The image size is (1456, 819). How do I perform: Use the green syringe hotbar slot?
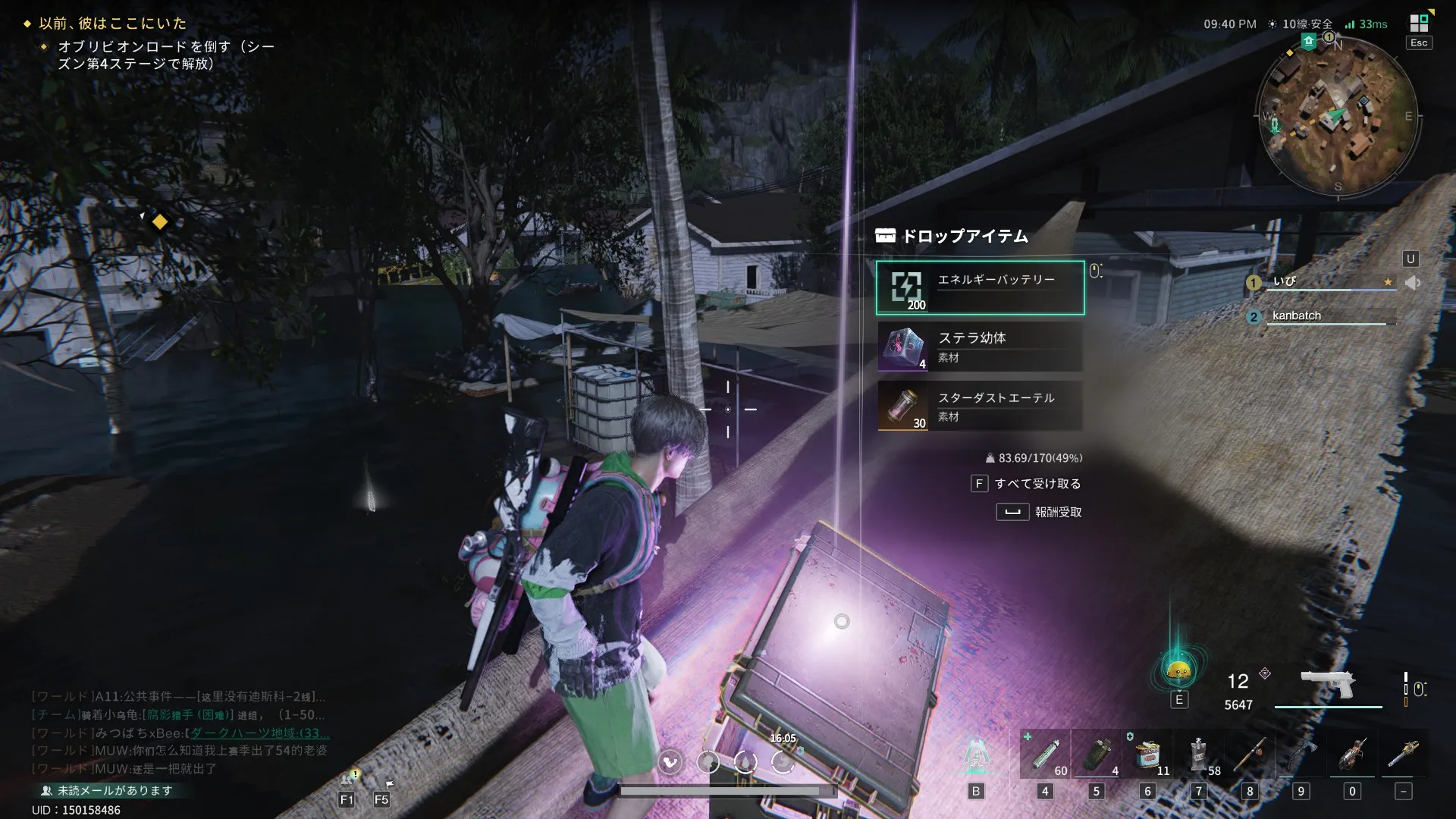[x=1045, y=755]
